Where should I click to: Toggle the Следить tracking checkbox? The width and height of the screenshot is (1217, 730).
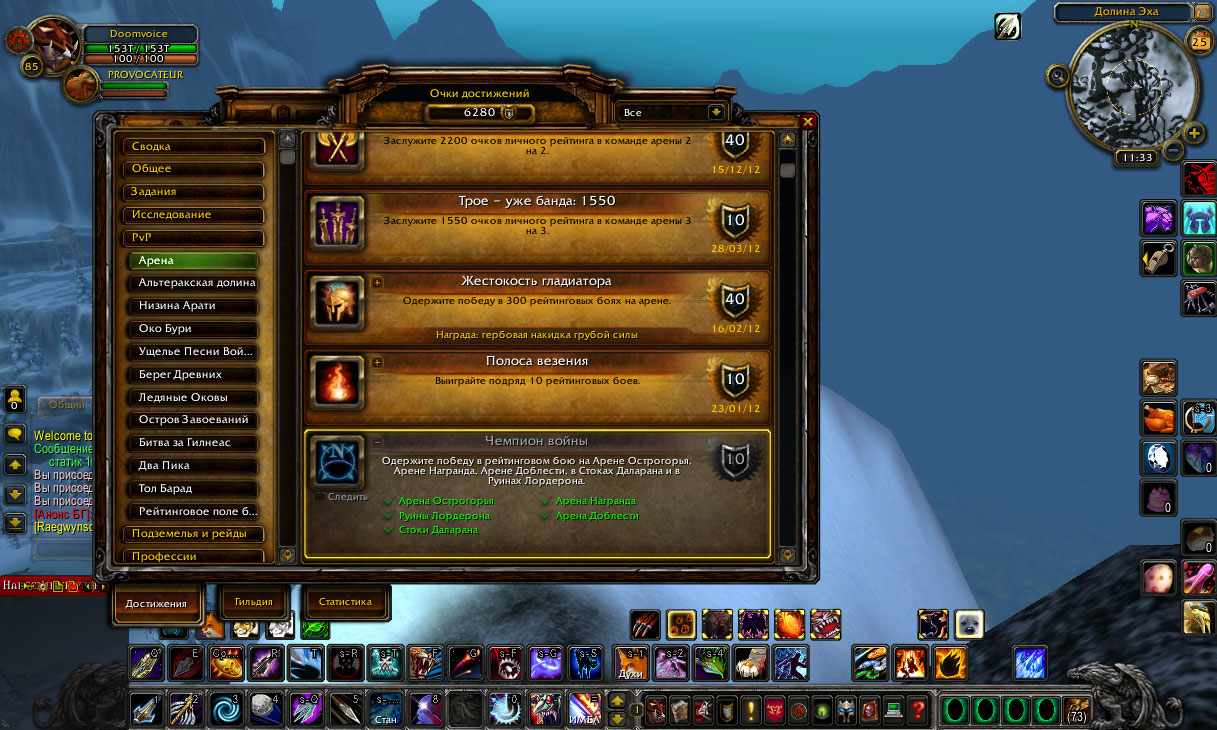coord(320,496)
